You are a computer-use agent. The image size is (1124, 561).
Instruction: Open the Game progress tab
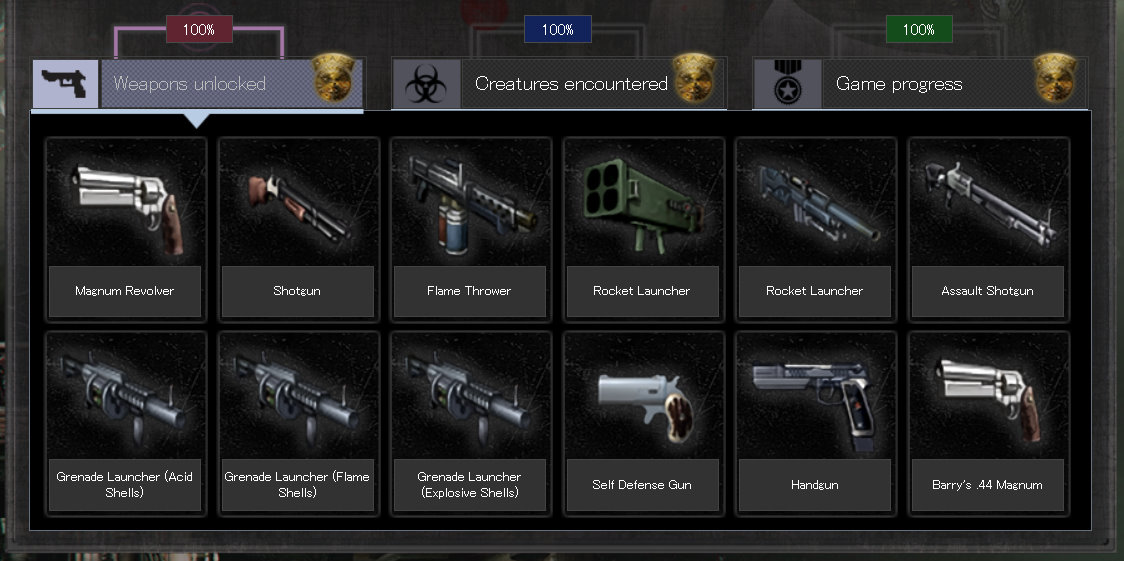coord(898,84)
